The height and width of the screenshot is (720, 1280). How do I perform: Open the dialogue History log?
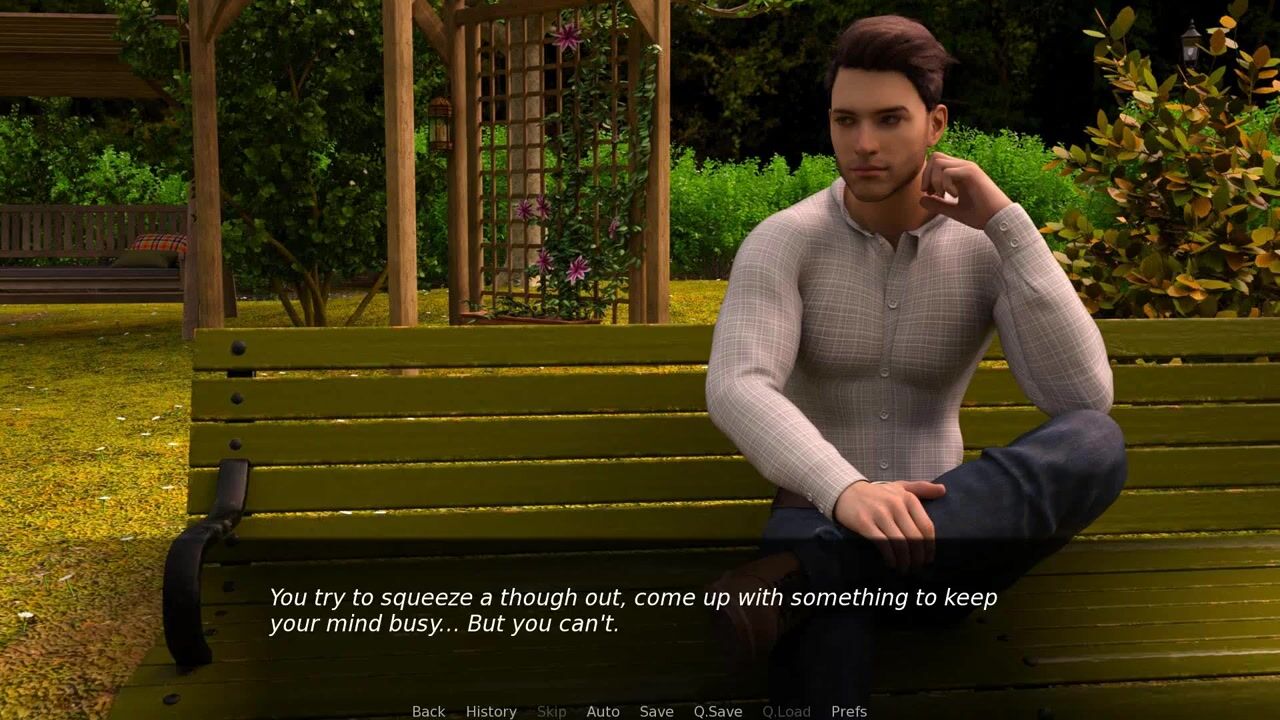[491, 711]
